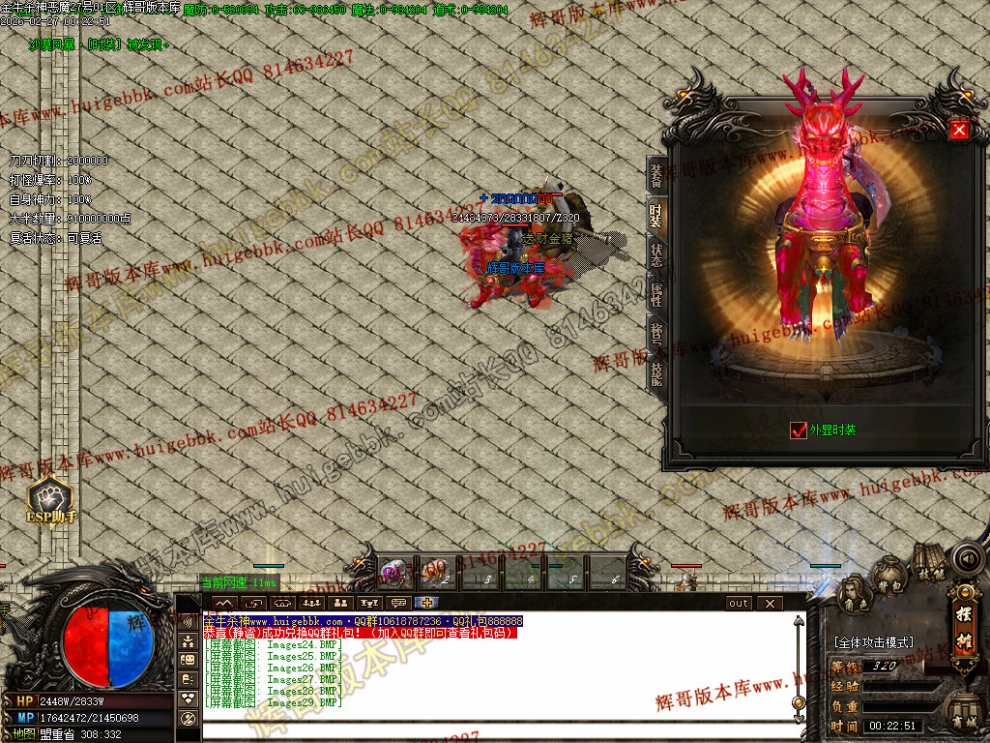Toggle the 外显时装 checkbox
The height and width of the screenshot is (743, 990).
[x=798, y=430]
